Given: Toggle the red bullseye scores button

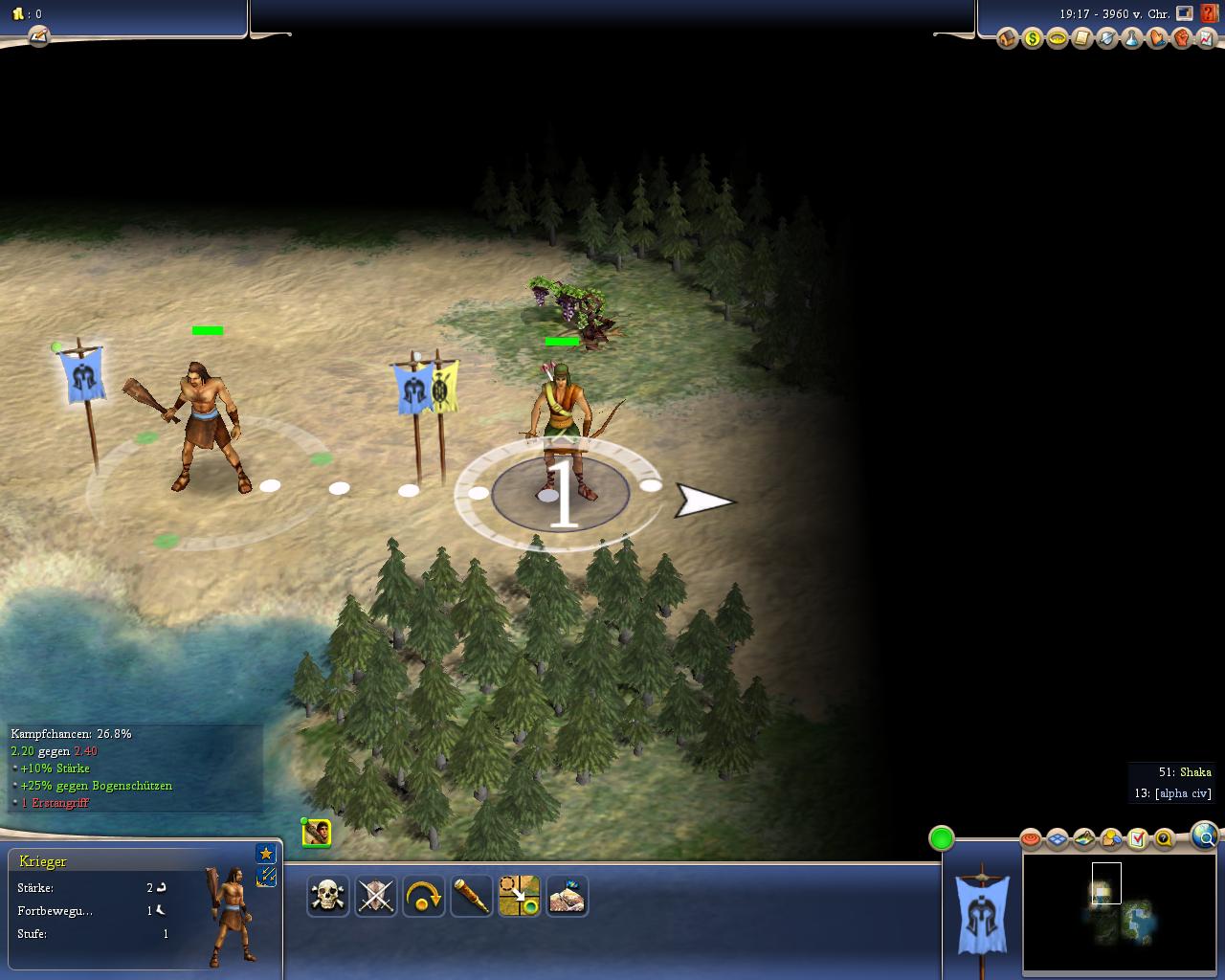Looking at the screenshot, I should coord(1031,839).
